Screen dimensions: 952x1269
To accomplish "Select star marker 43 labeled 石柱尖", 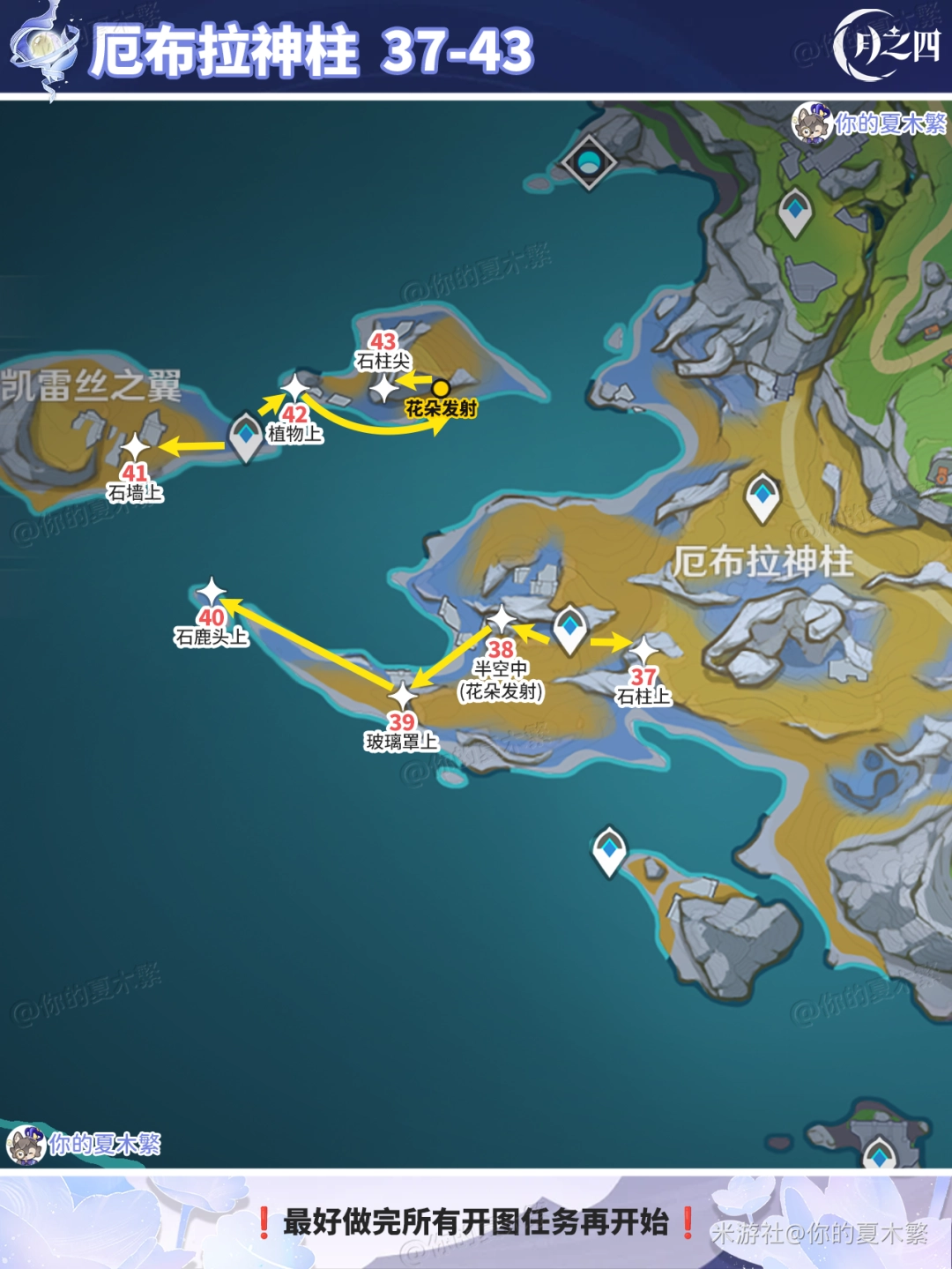I will point(383,388).
